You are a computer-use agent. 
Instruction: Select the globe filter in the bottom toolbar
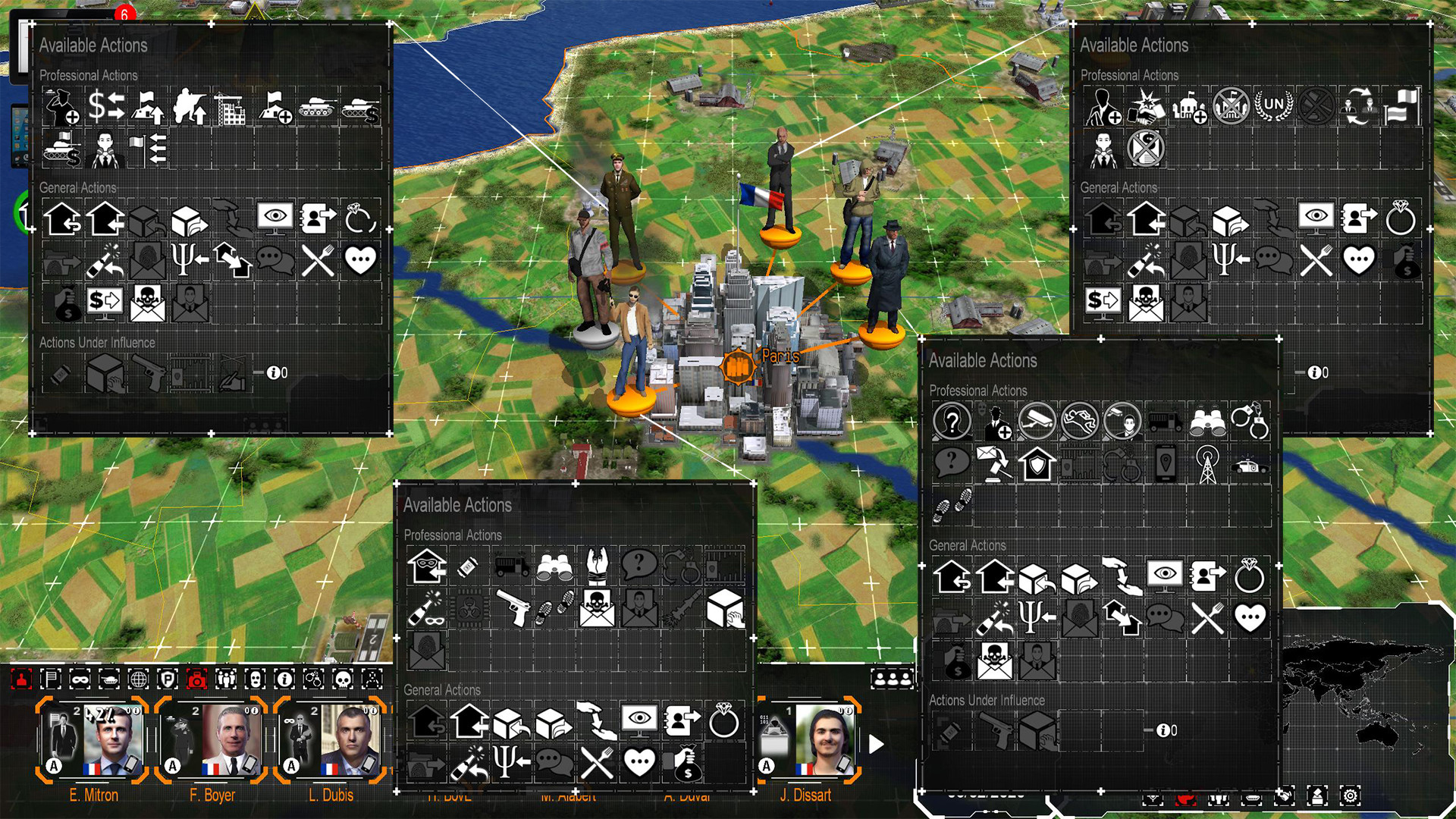[x=140, y=680]
